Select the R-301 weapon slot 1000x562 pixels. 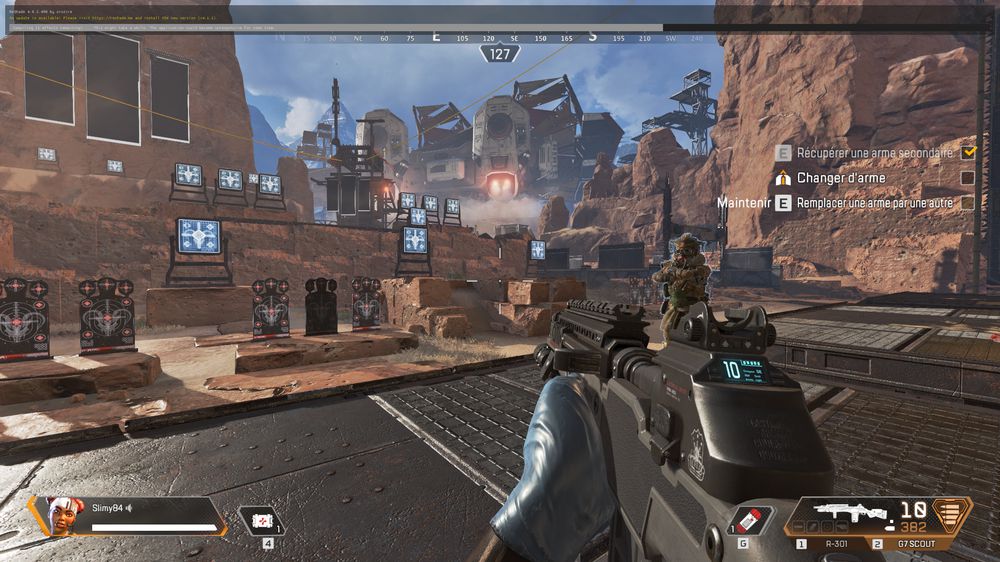(829, 544)
